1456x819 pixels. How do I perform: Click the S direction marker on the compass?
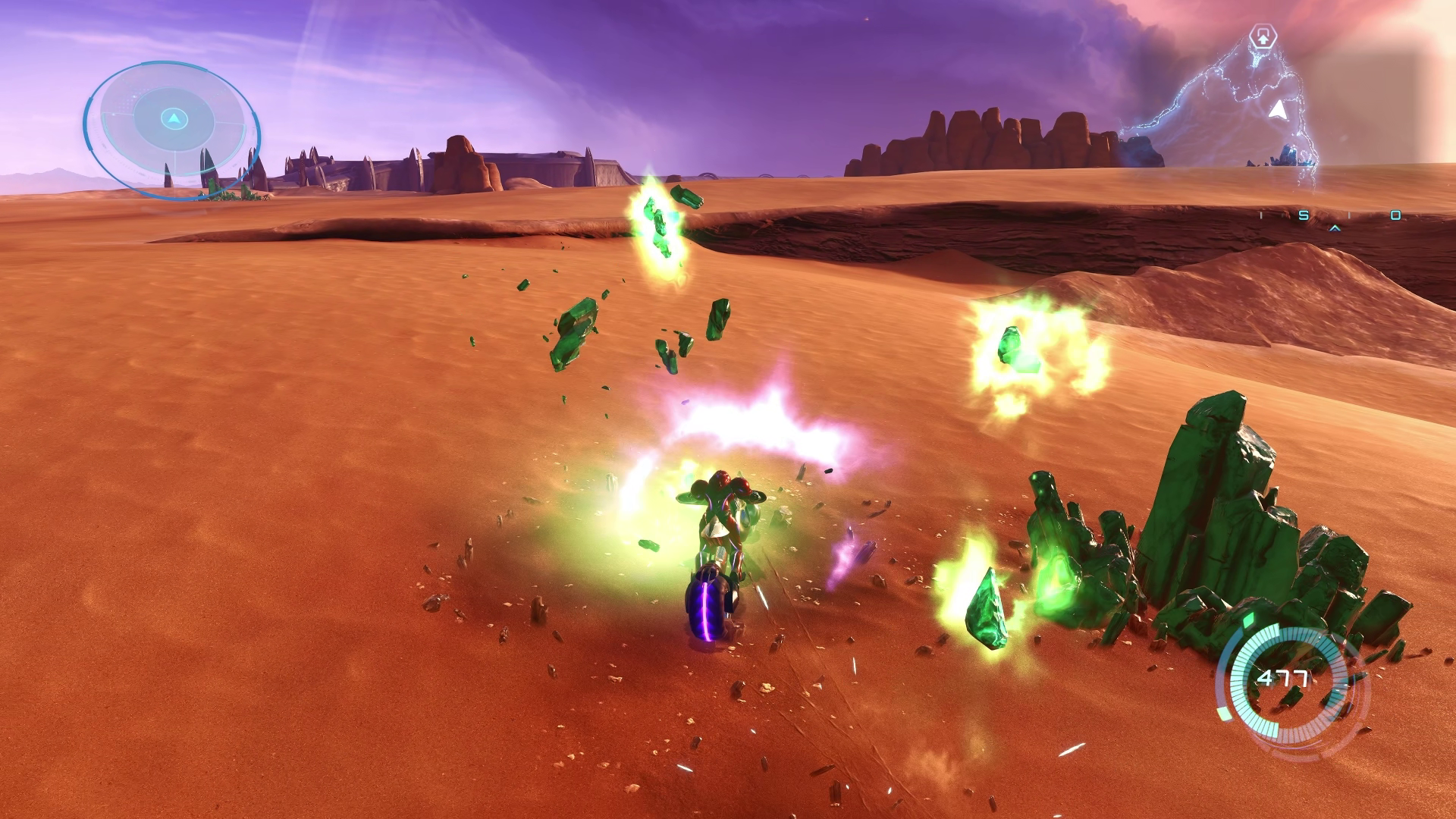(x=1303, y=215)
